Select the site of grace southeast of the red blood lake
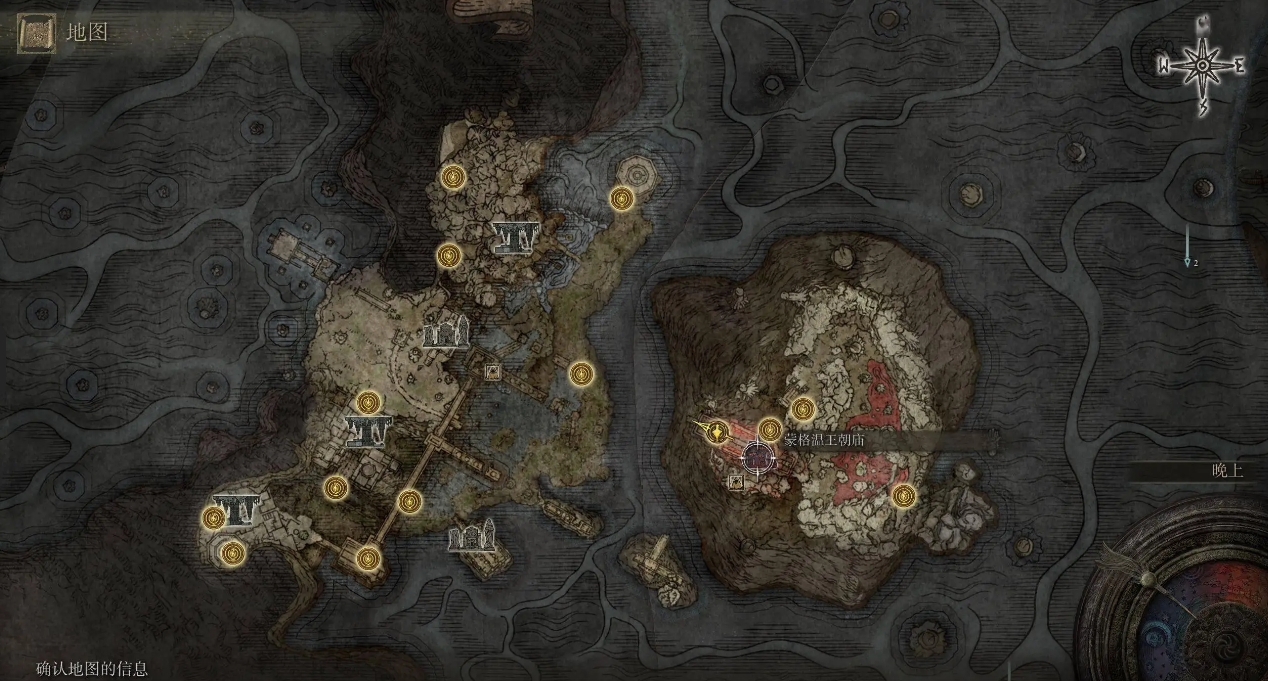Screen dimensions: 1268x681 (x=903, y=495)
